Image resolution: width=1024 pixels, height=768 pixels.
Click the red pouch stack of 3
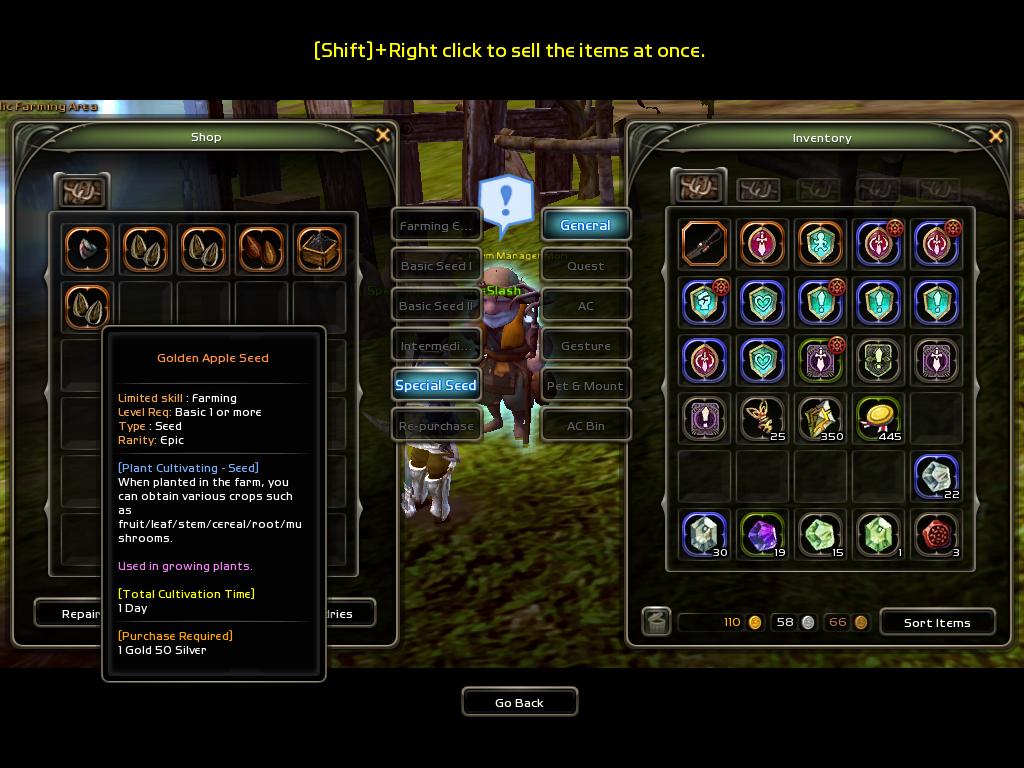point(936,534)
